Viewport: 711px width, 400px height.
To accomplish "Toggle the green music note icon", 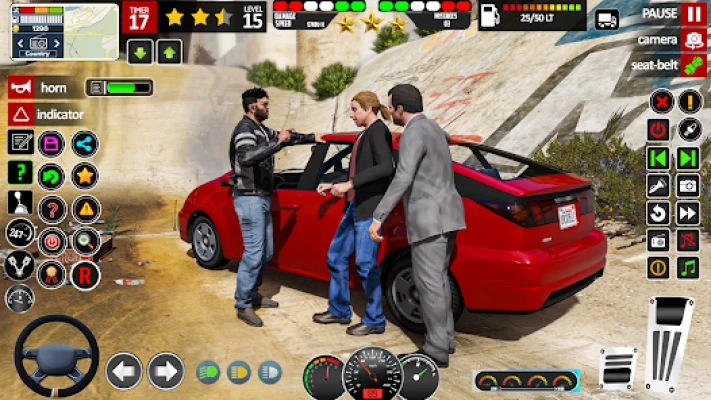I will point(688,267).
